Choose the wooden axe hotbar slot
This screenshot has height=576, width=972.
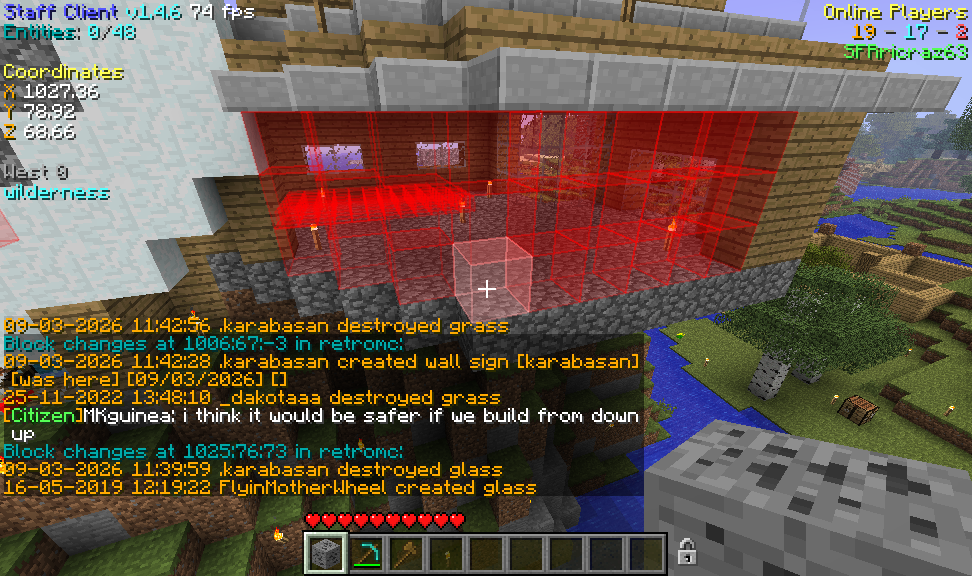point(405,553)
